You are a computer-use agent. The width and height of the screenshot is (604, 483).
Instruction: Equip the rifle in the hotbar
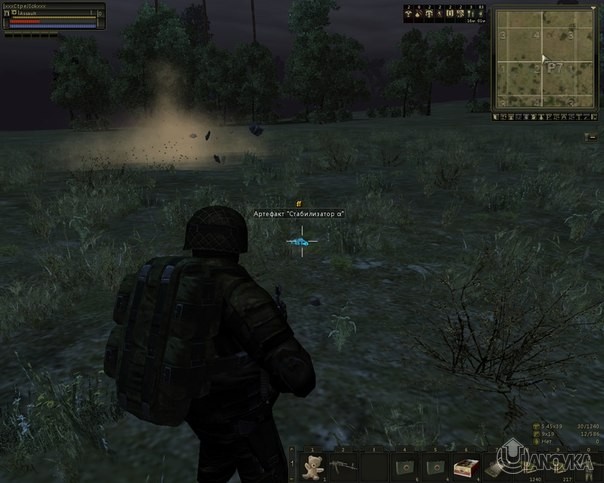click(x=346, y=466)
